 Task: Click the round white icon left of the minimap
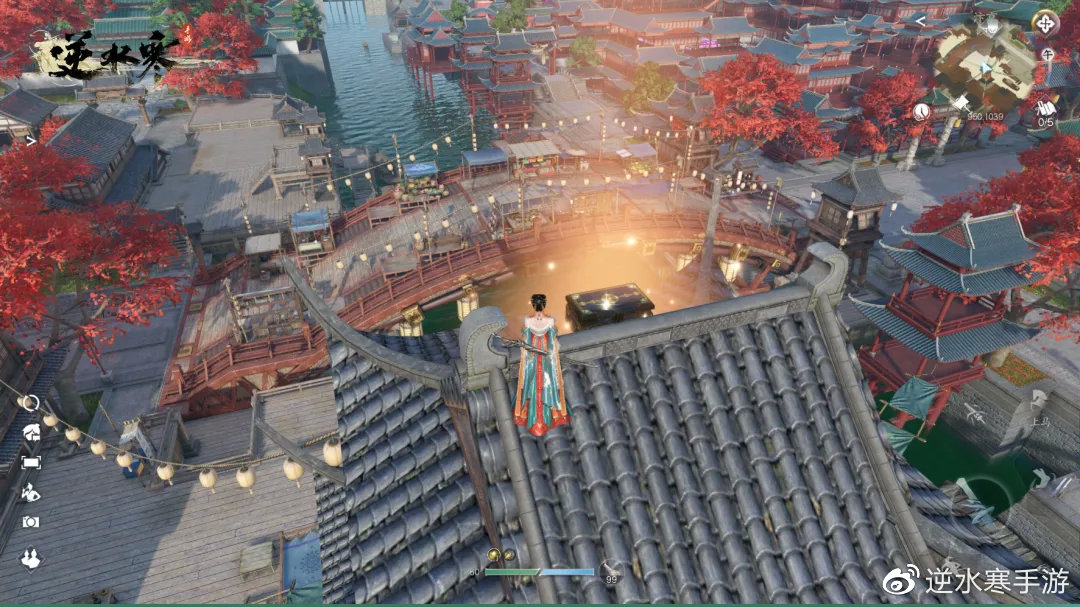click(921, 112)
